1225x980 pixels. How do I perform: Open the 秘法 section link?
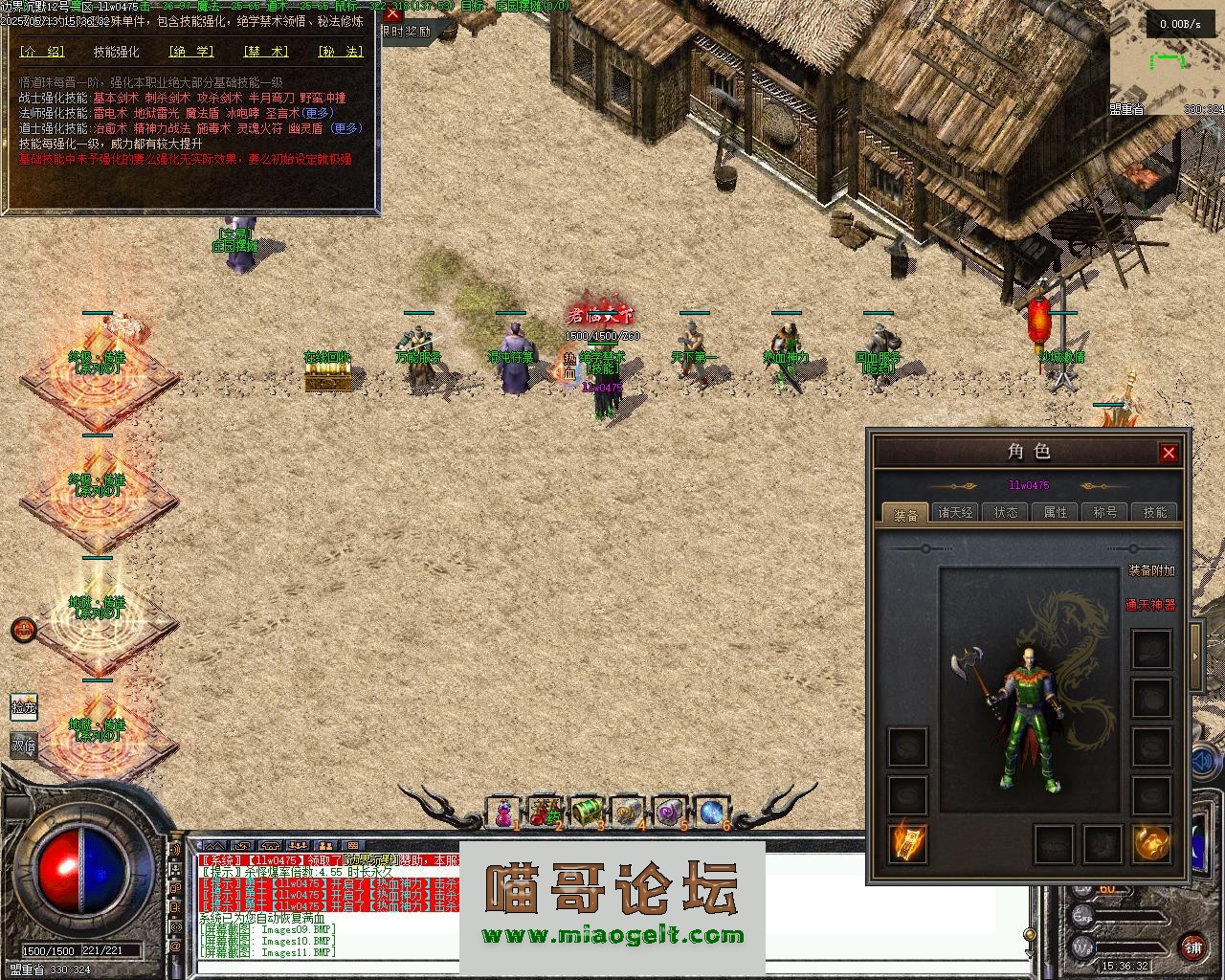pyautogui.click(x=340, y=53)
